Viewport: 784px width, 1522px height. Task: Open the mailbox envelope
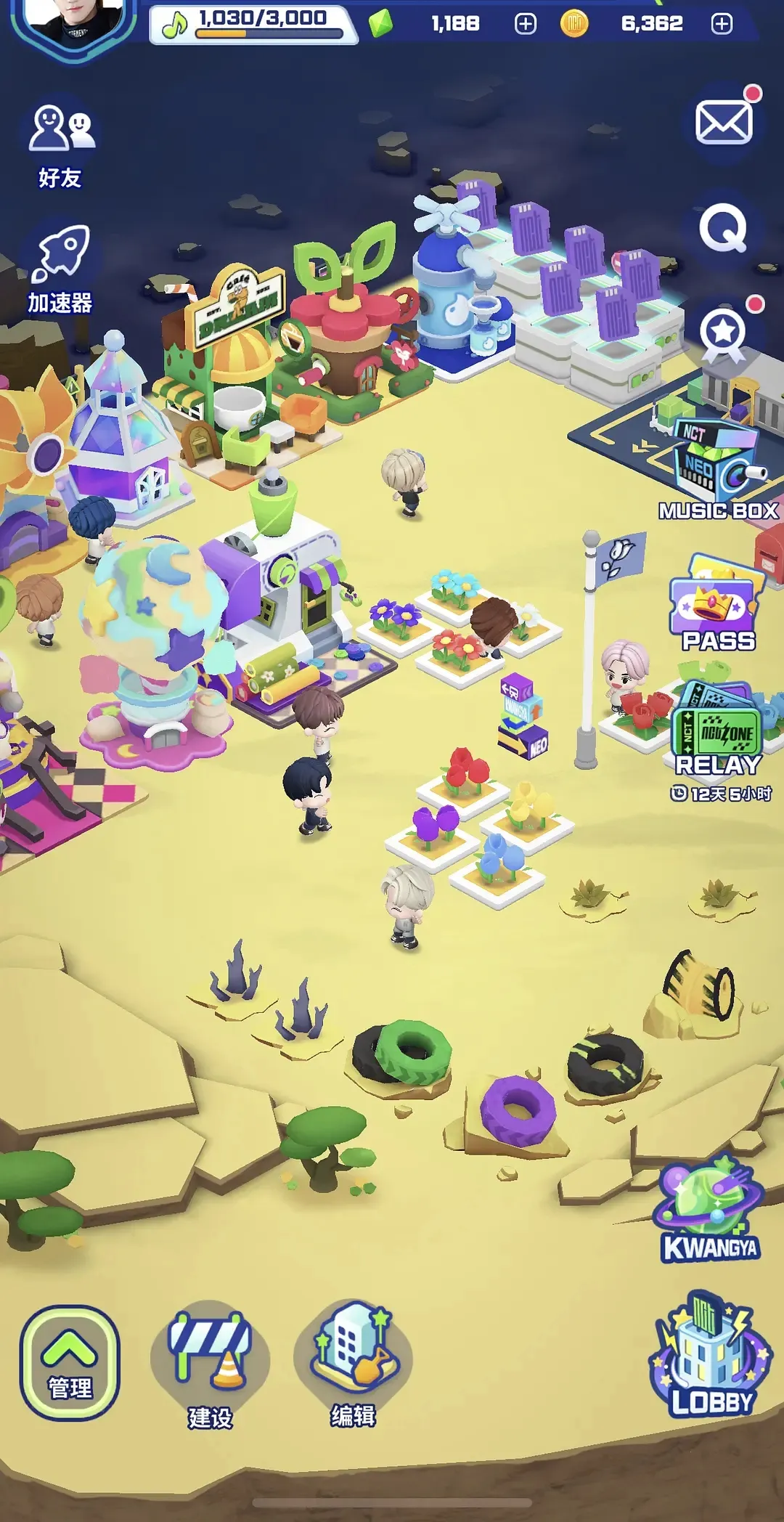tap(724, 121)
